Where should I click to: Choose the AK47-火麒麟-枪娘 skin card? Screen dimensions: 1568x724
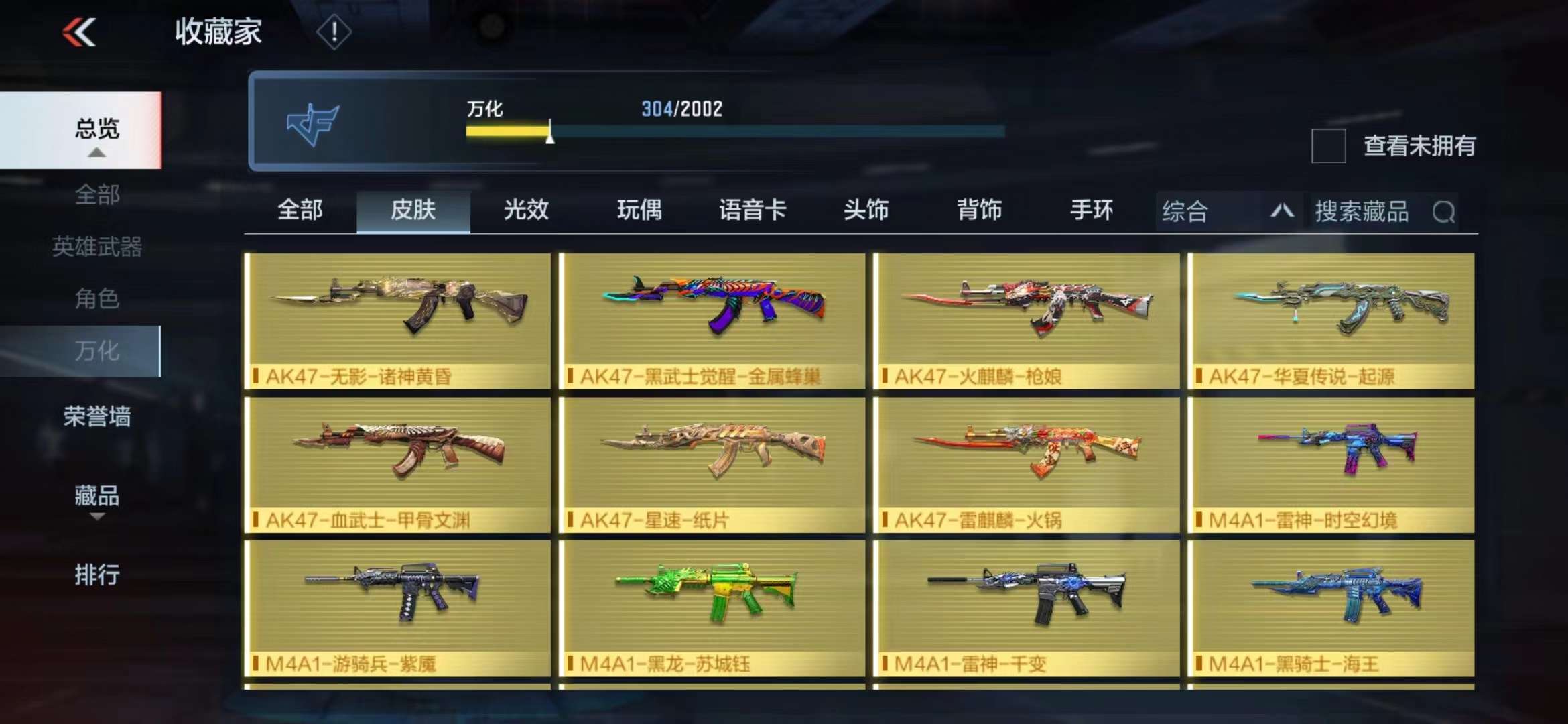point(1026,320)
